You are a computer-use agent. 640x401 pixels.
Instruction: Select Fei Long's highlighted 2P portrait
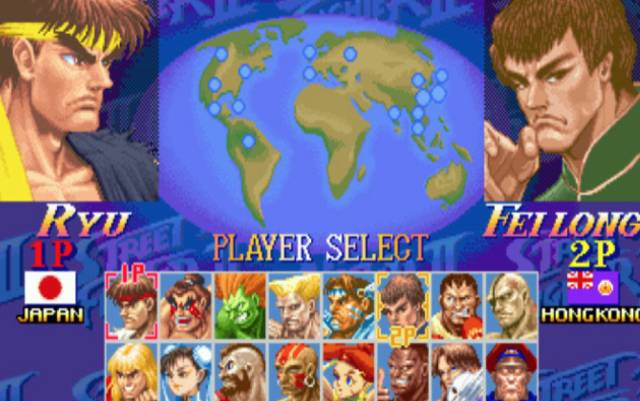point(403,303)
